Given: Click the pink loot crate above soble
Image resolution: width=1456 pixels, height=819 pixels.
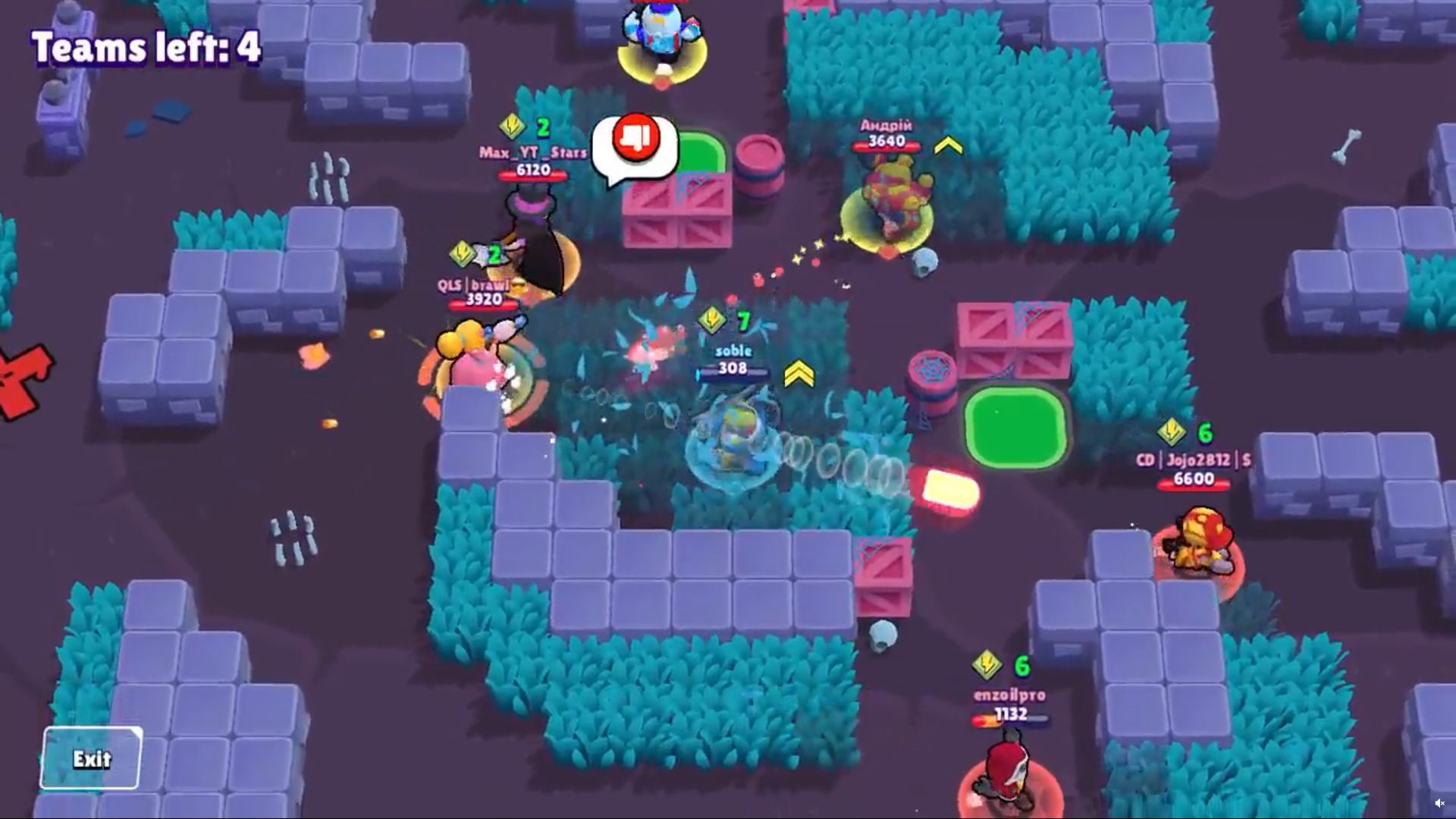Looking at the screenshot, I should click(x=677, y=214).
